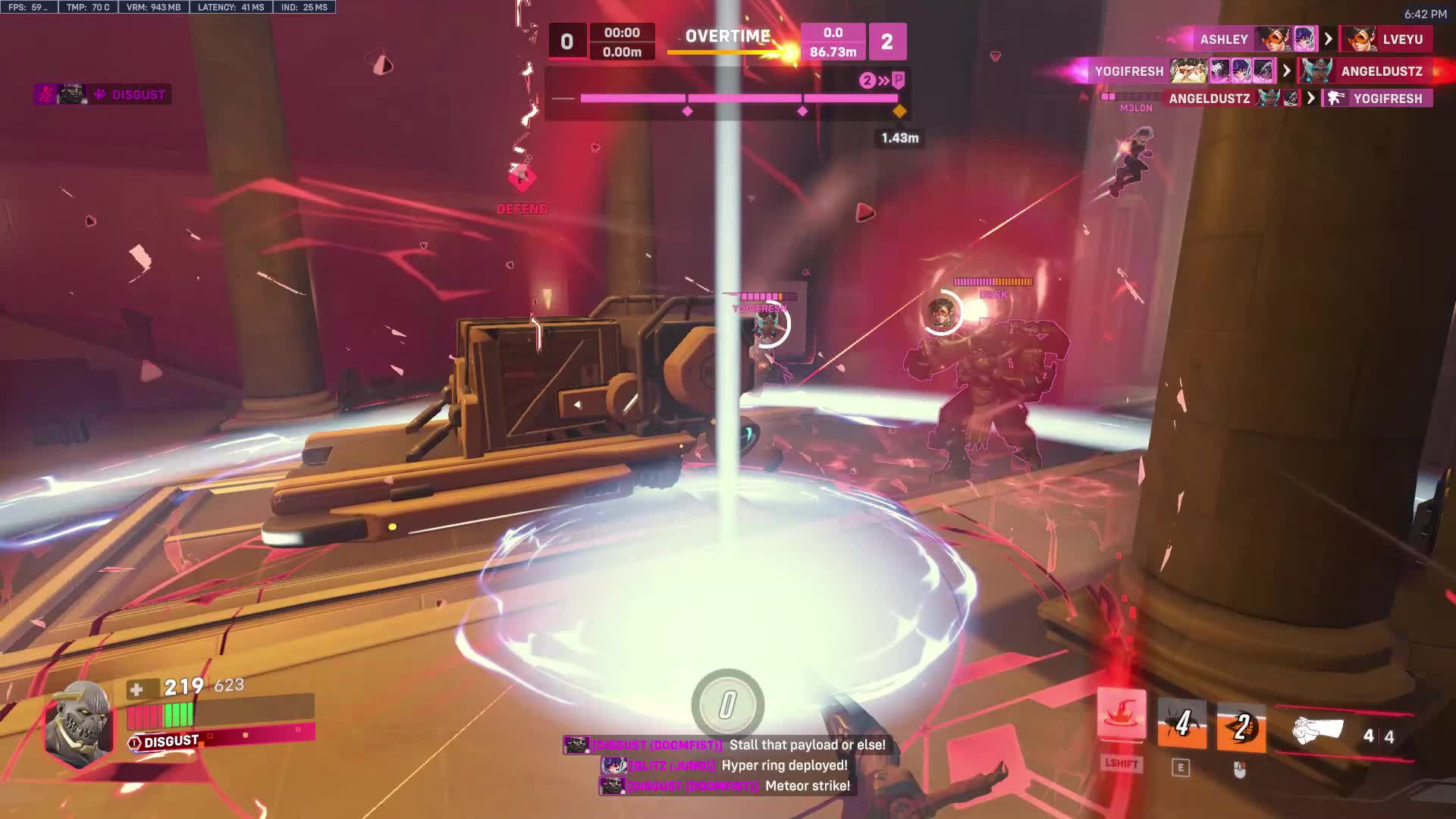Click the Rocket Punch ability on cooldown 2
This screenshot has width=1456, height=819.
(x=1241, y=728)
